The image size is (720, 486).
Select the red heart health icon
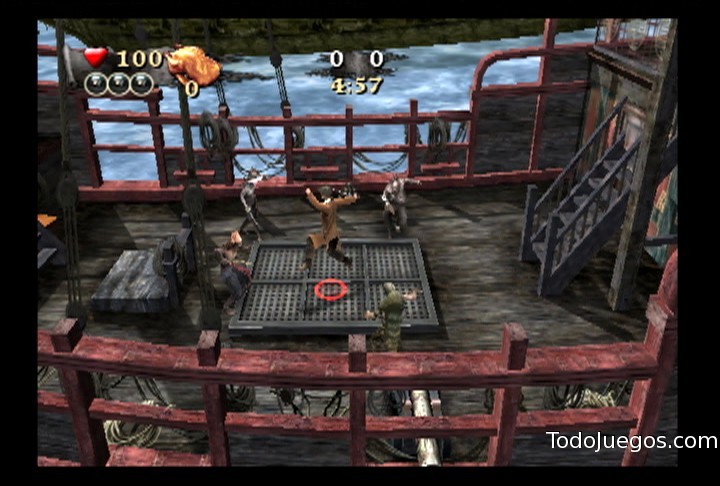(x=96, y=58)
